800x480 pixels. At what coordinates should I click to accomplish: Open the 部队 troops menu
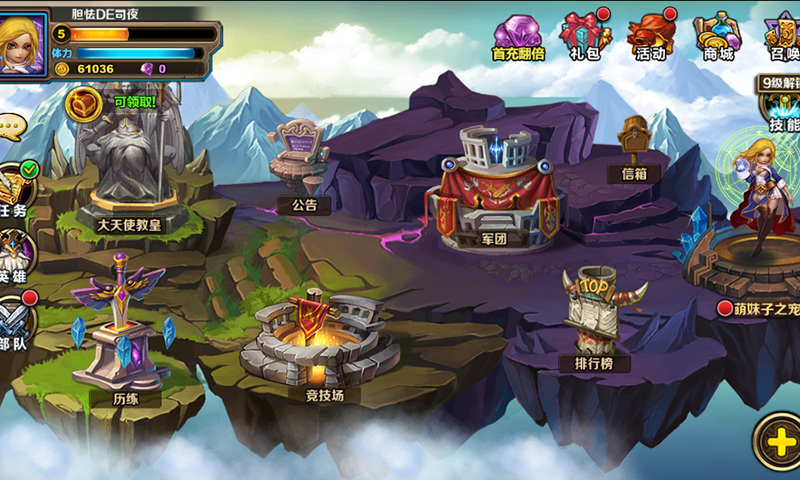[14, 320]
